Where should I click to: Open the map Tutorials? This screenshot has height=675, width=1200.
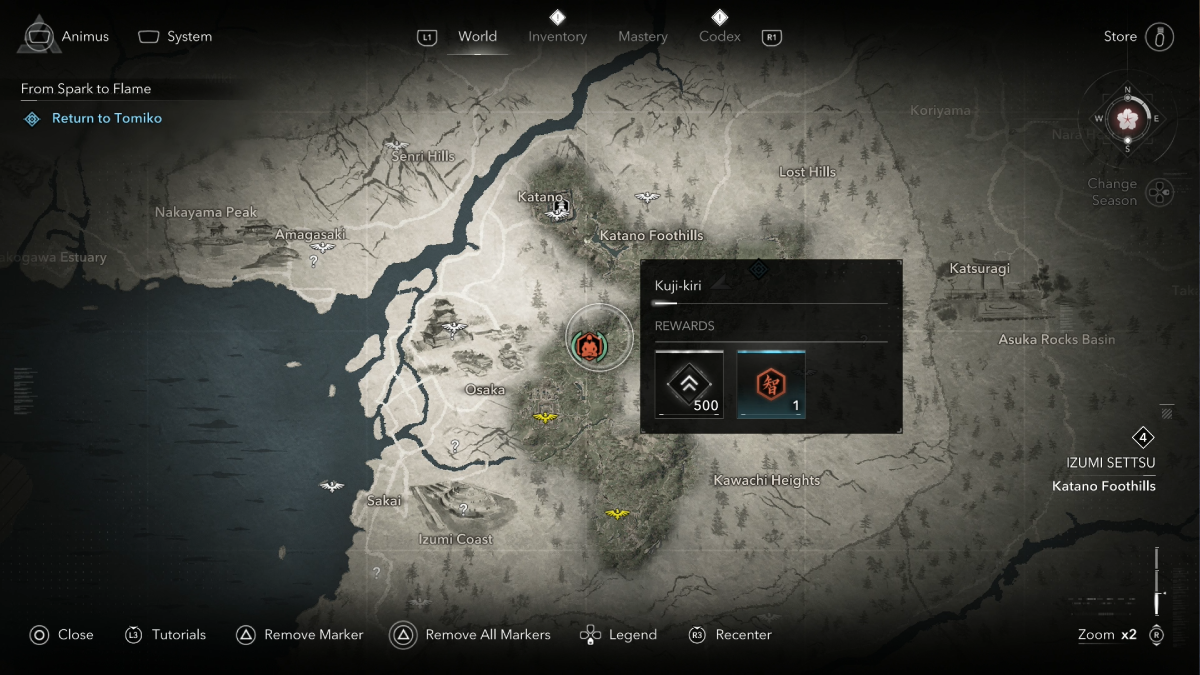[165, 635]
